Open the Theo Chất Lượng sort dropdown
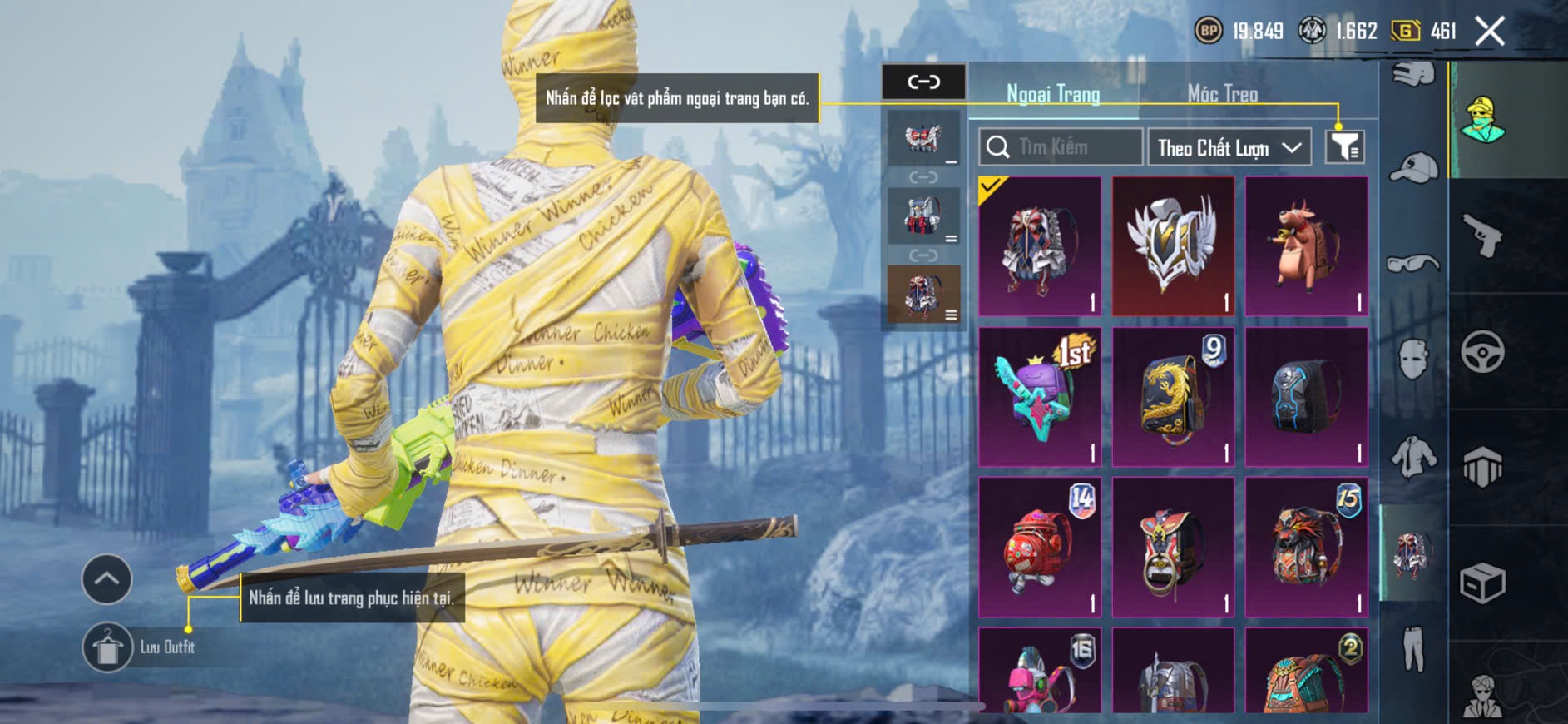 (1229, 148)
